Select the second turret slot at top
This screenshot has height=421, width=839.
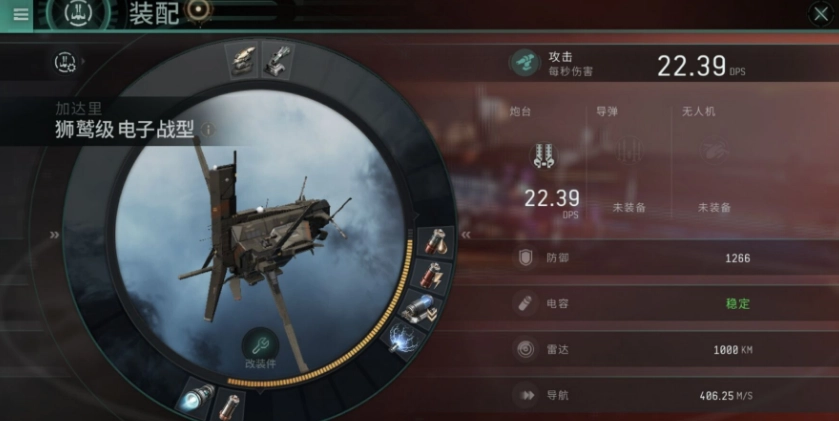277,60
